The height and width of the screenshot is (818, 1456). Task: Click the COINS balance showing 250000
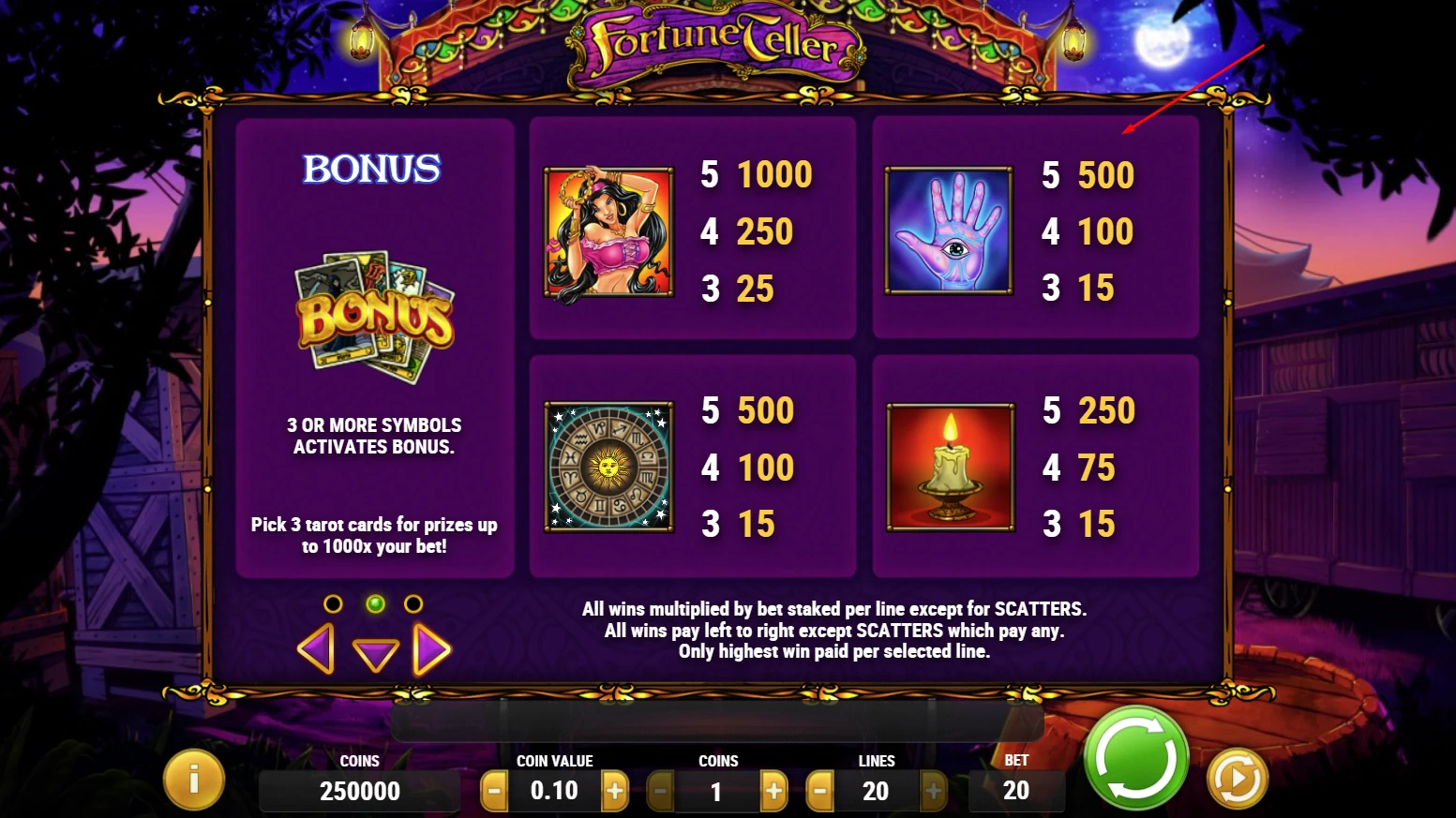[x=359, y=791]
